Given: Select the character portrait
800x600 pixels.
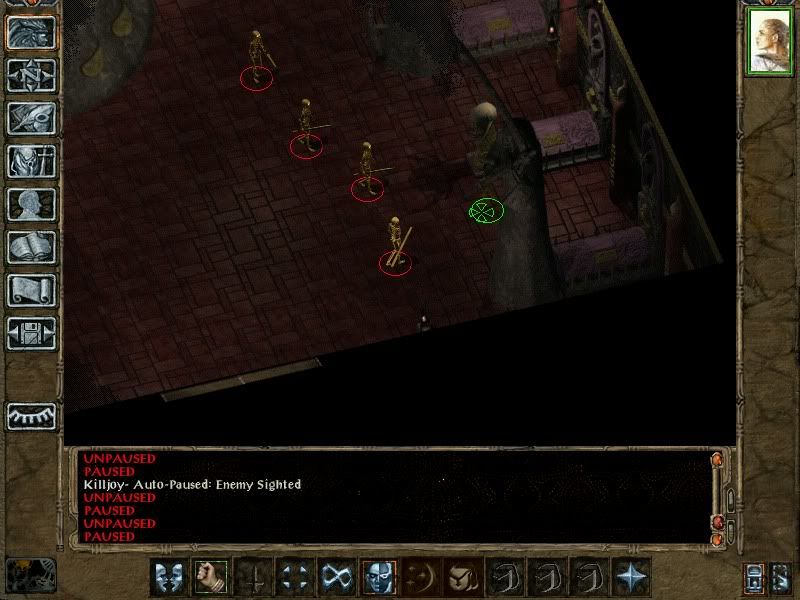Looking at the screenshot, I should [x=769, y=43].
